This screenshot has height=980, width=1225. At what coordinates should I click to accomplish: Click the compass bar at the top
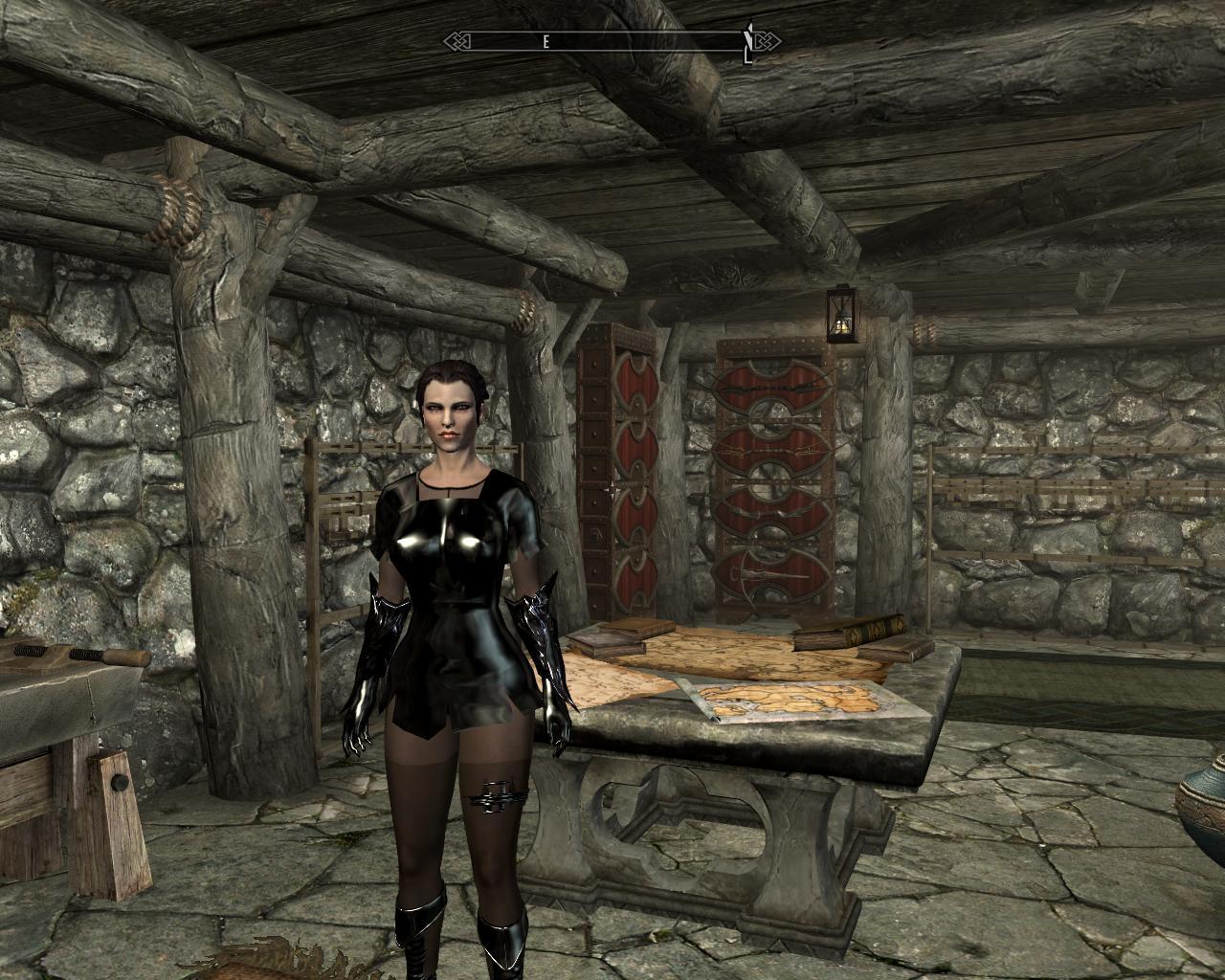pos(612,41)
